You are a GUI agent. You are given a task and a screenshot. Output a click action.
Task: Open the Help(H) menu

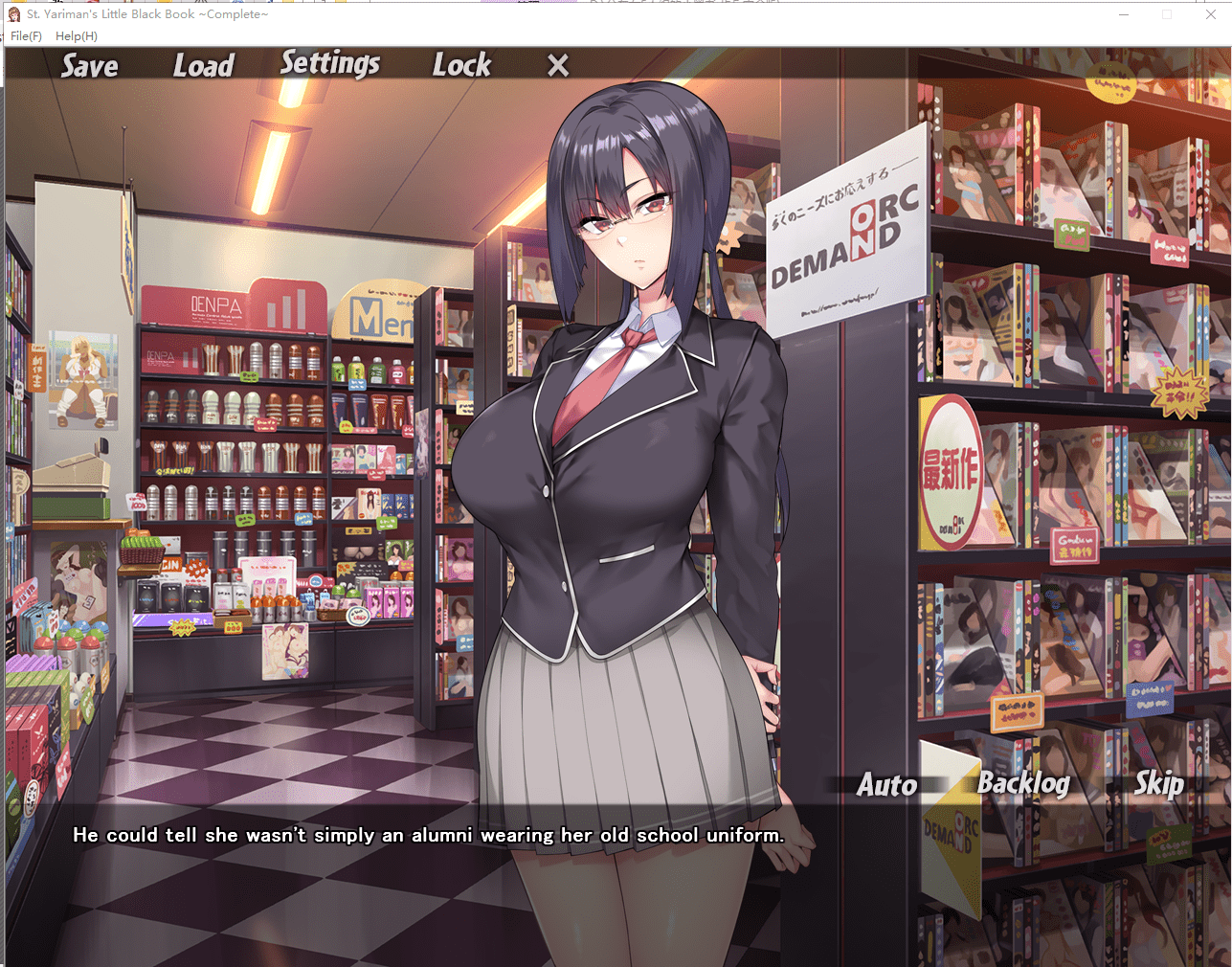point(78,35)
